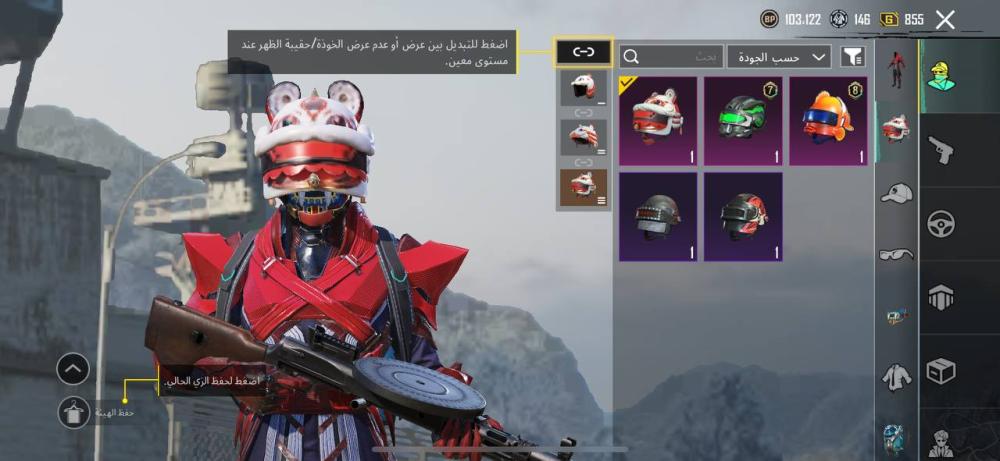
Task: Switch to the vehicle skins tab
Action: tap(941, 223)
